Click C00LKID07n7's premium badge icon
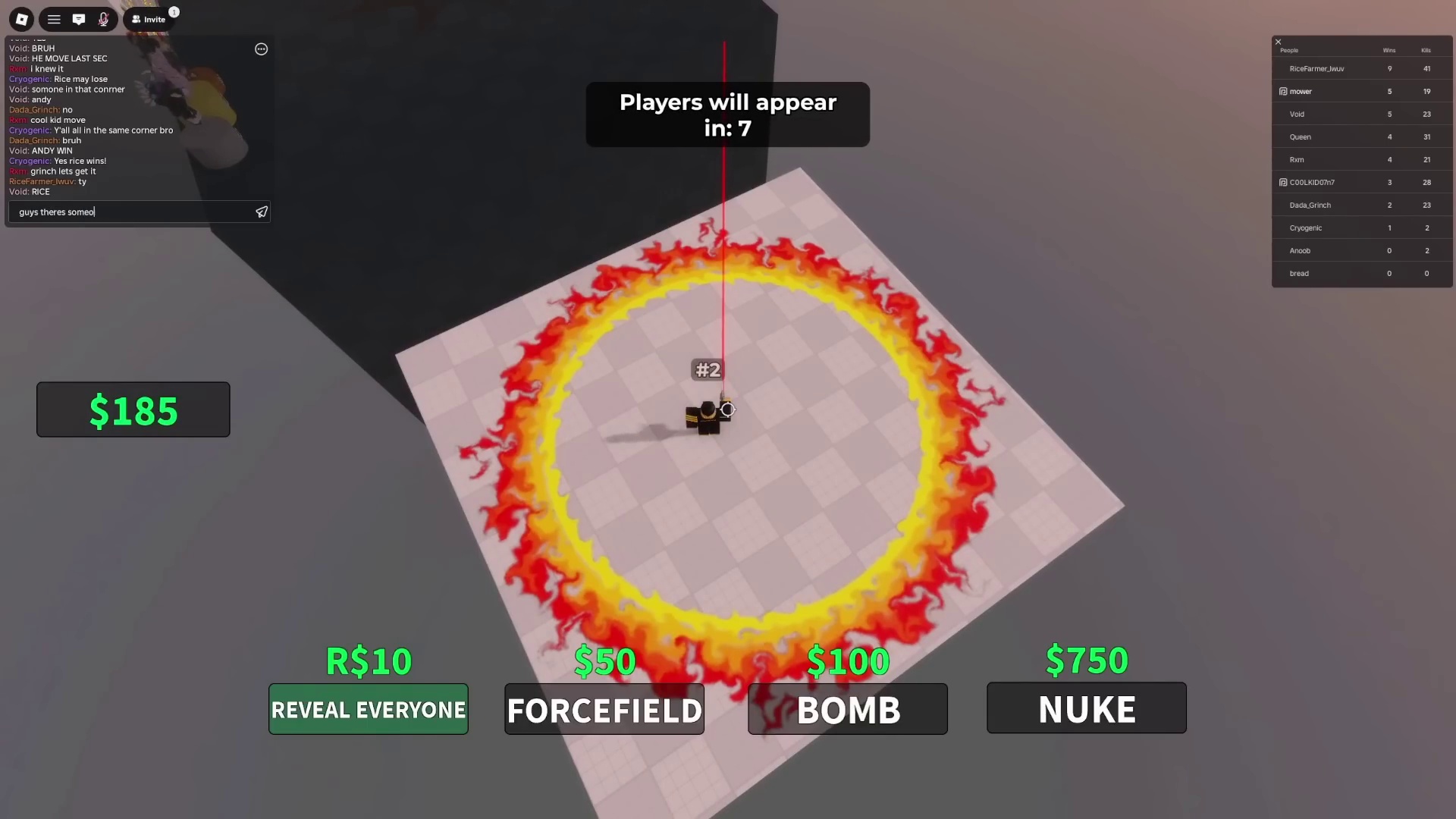This screenshot has width=1456, height=819. tap(1284, 182)
